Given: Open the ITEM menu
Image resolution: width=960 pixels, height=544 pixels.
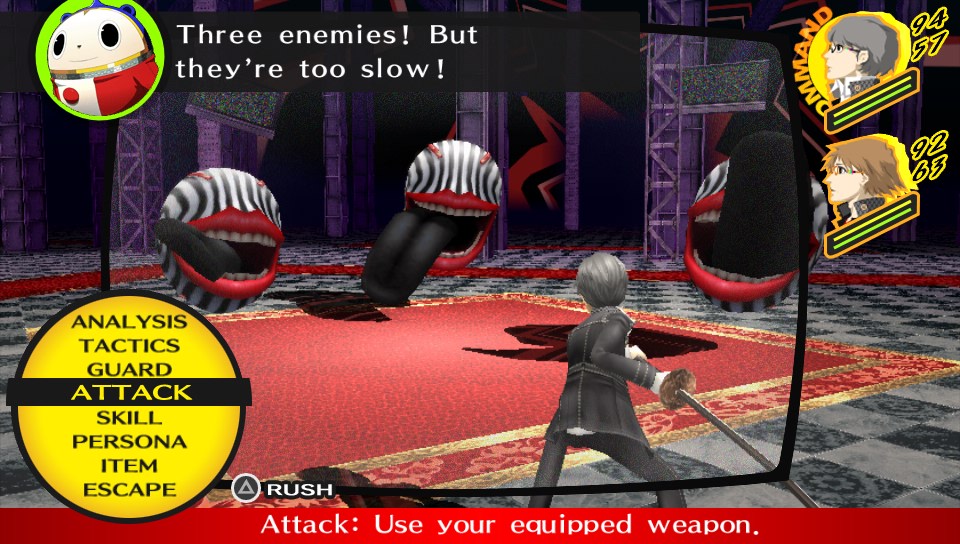Looking at the screenshot, I should 129,465.
